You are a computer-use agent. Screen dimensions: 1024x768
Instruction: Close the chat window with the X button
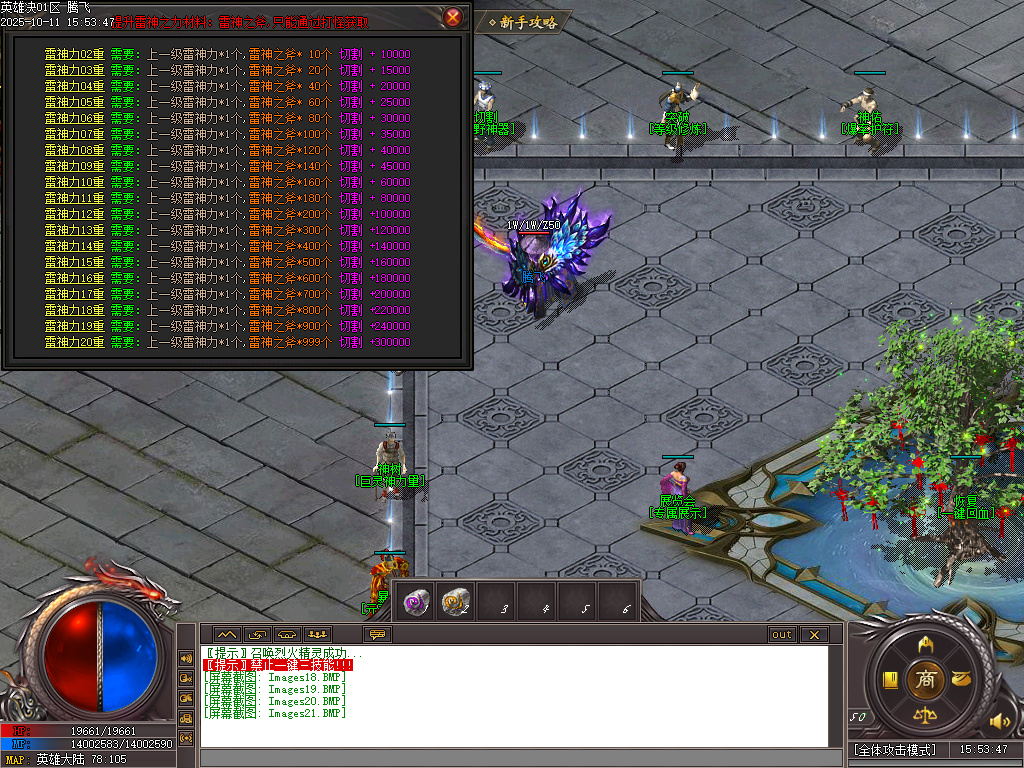814,635
